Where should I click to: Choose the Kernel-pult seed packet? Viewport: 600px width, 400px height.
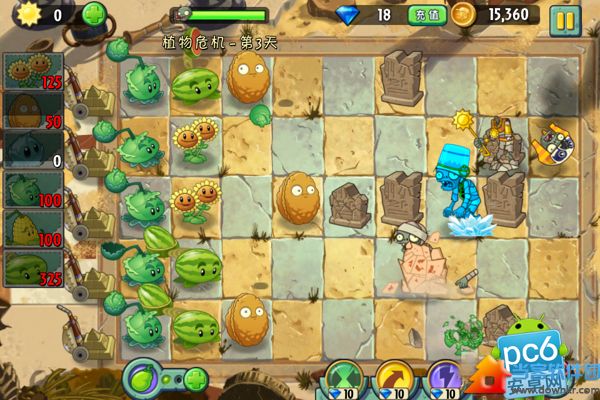tap(30, 229)
